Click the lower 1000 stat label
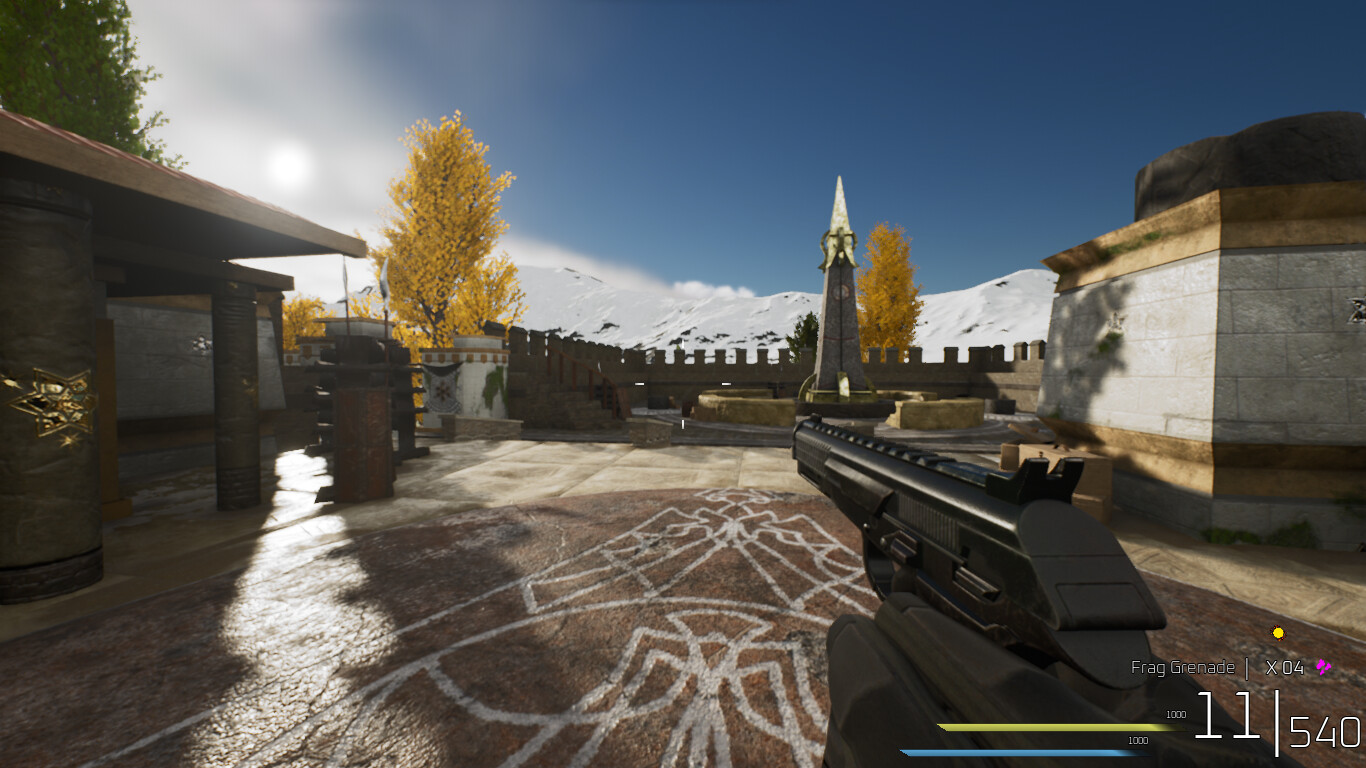1366x768 pixels. pos(1138,740)
